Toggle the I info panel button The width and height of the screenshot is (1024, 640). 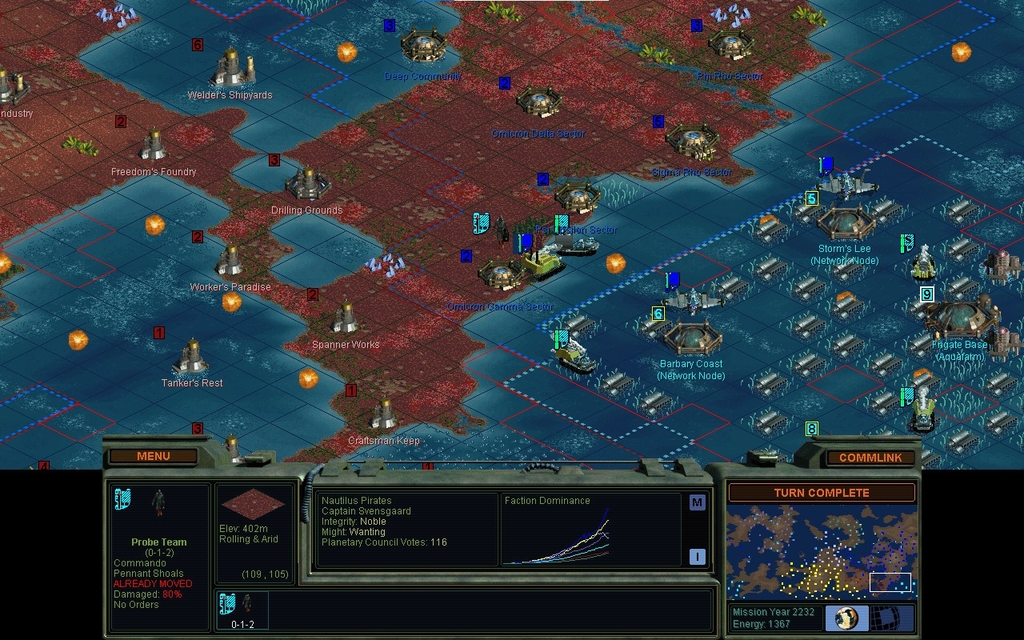[697, 557]
